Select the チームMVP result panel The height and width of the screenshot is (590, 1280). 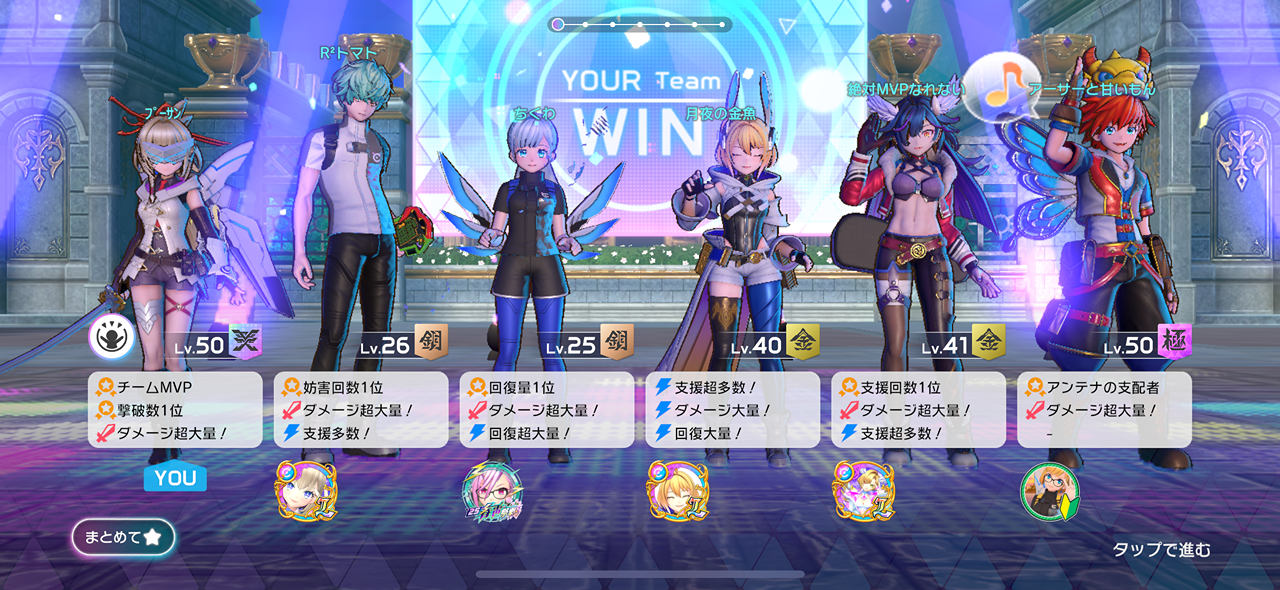tap(175, 410)
